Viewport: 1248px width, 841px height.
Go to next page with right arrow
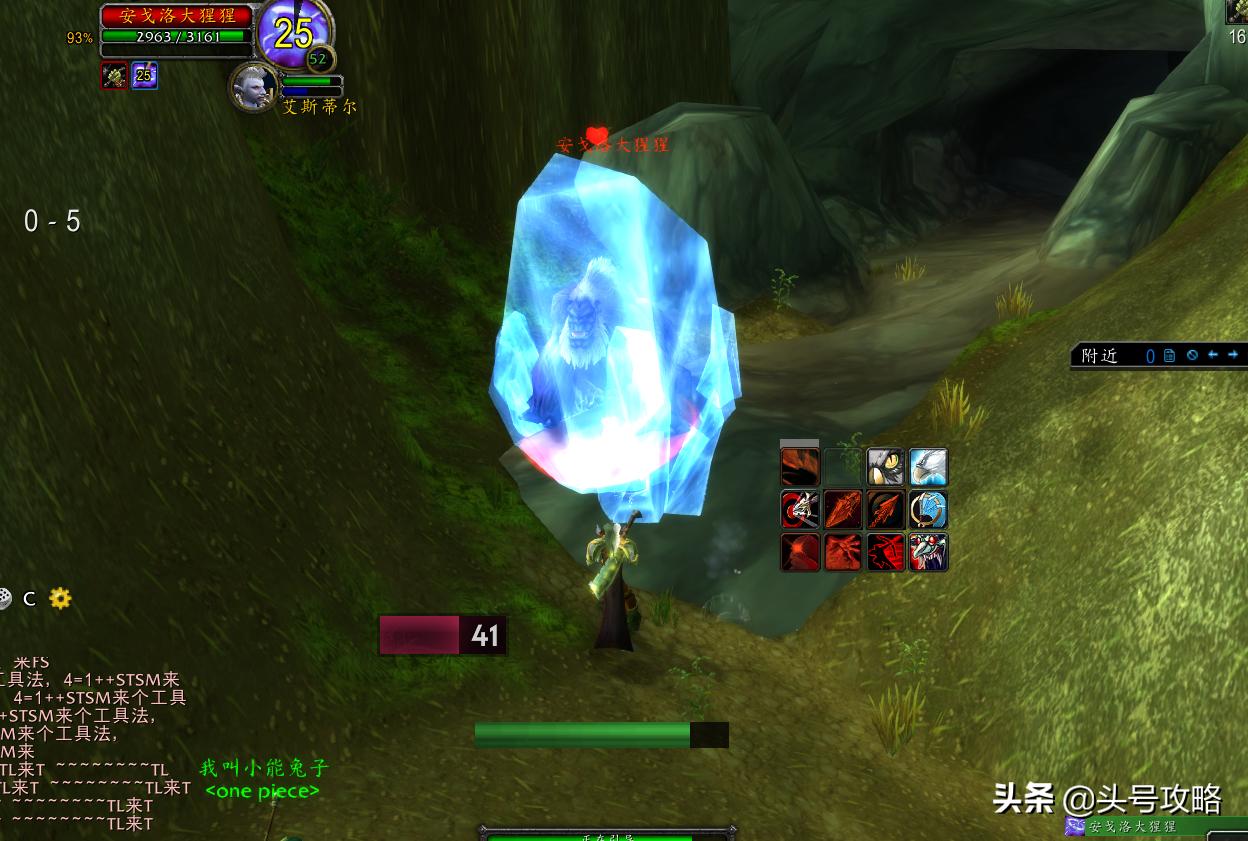pyautogui.click(x=1233, y=355)
